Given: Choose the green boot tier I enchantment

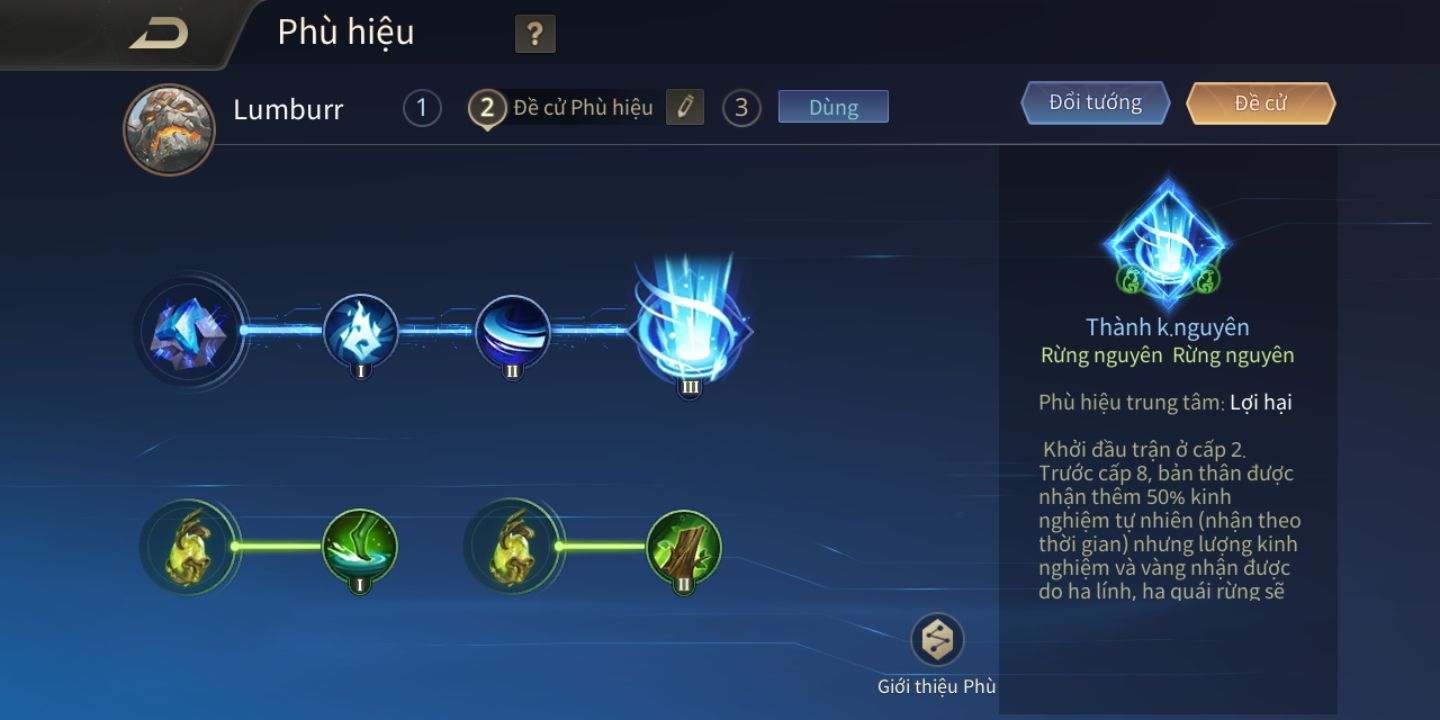Looking at the screenshot, I should pos(360,546).
